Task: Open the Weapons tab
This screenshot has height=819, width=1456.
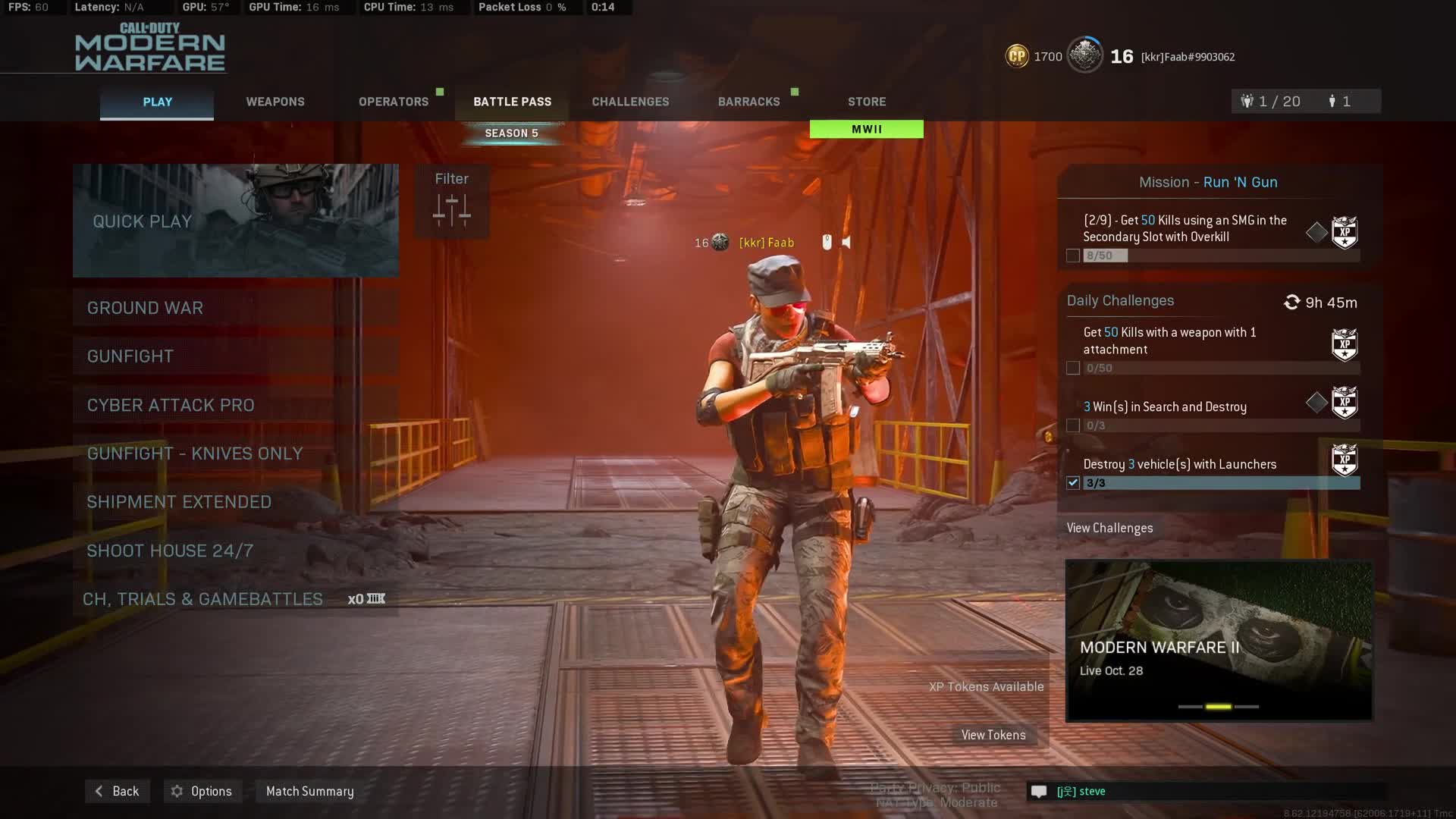Action: point(275,102)
